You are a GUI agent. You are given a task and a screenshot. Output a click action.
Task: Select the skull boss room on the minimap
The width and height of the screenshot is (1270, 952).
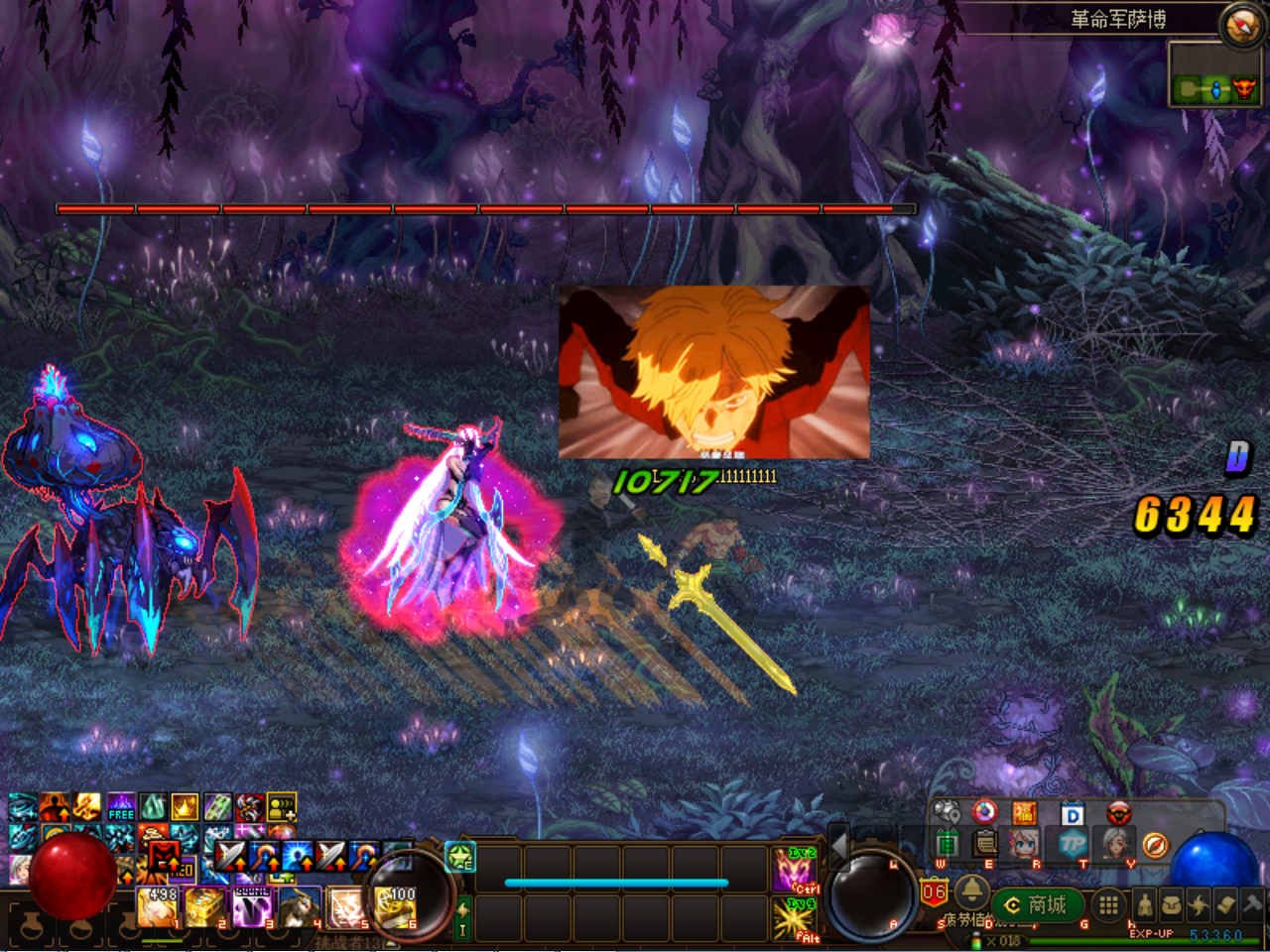pyautogui.click(x=1244, y=90)
